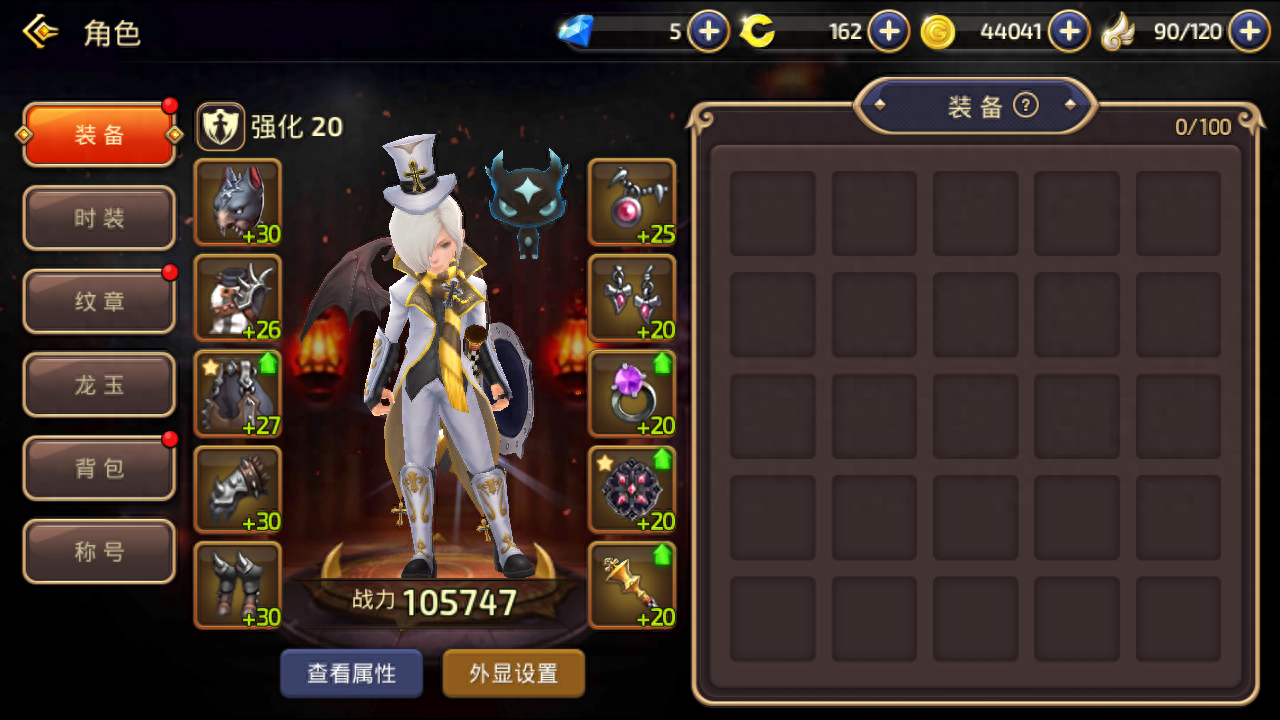Viewport: 1280px width, 720px height.
Task: Open the 背包 tab
Action: (99, 468)
